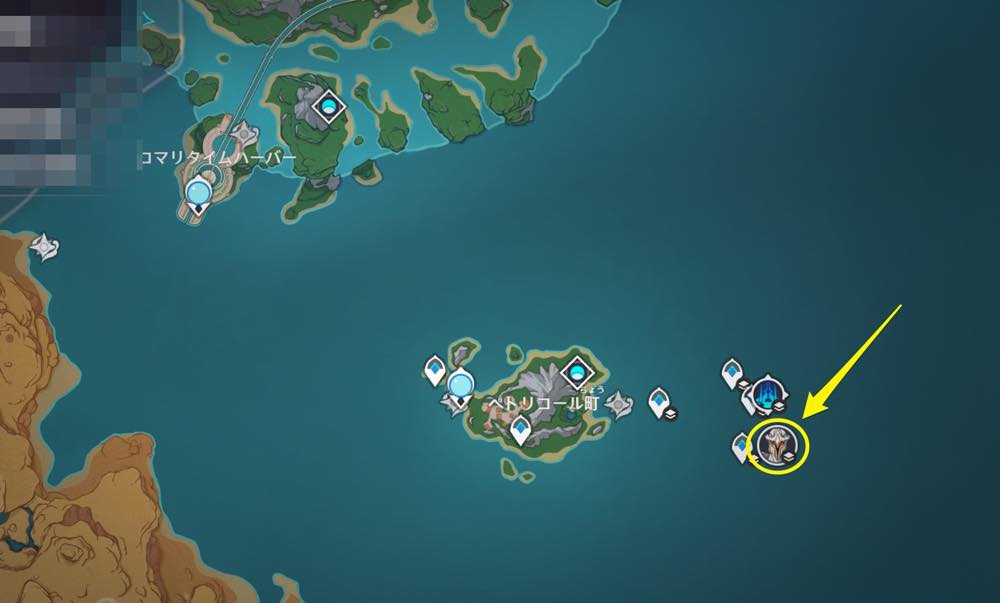Click the diamond marker on the northern green island
This screenshot has height=603, width=1000.
click(329, 105)
